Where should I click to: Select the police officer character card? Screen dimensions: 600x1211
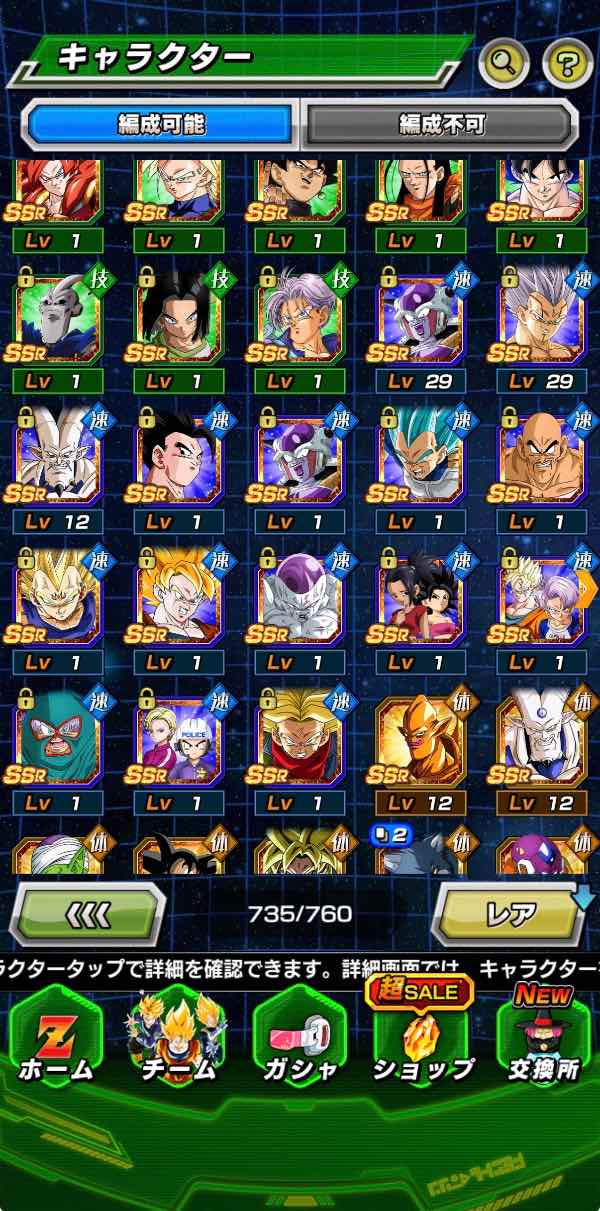click(178, 737)
